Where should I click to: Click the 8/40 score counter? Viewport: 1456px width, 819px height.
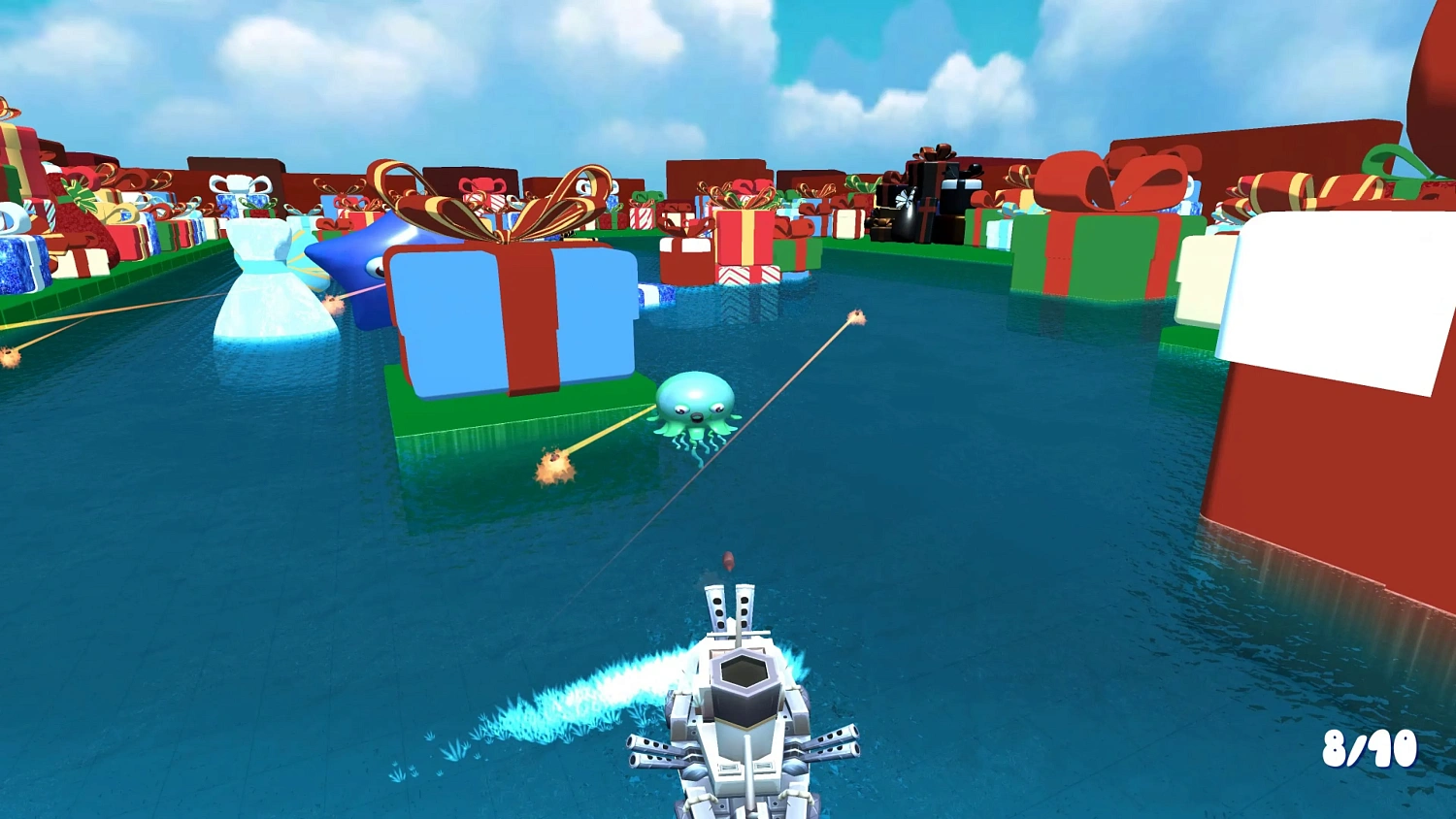pyautogui.click(x=1373, y=748)
